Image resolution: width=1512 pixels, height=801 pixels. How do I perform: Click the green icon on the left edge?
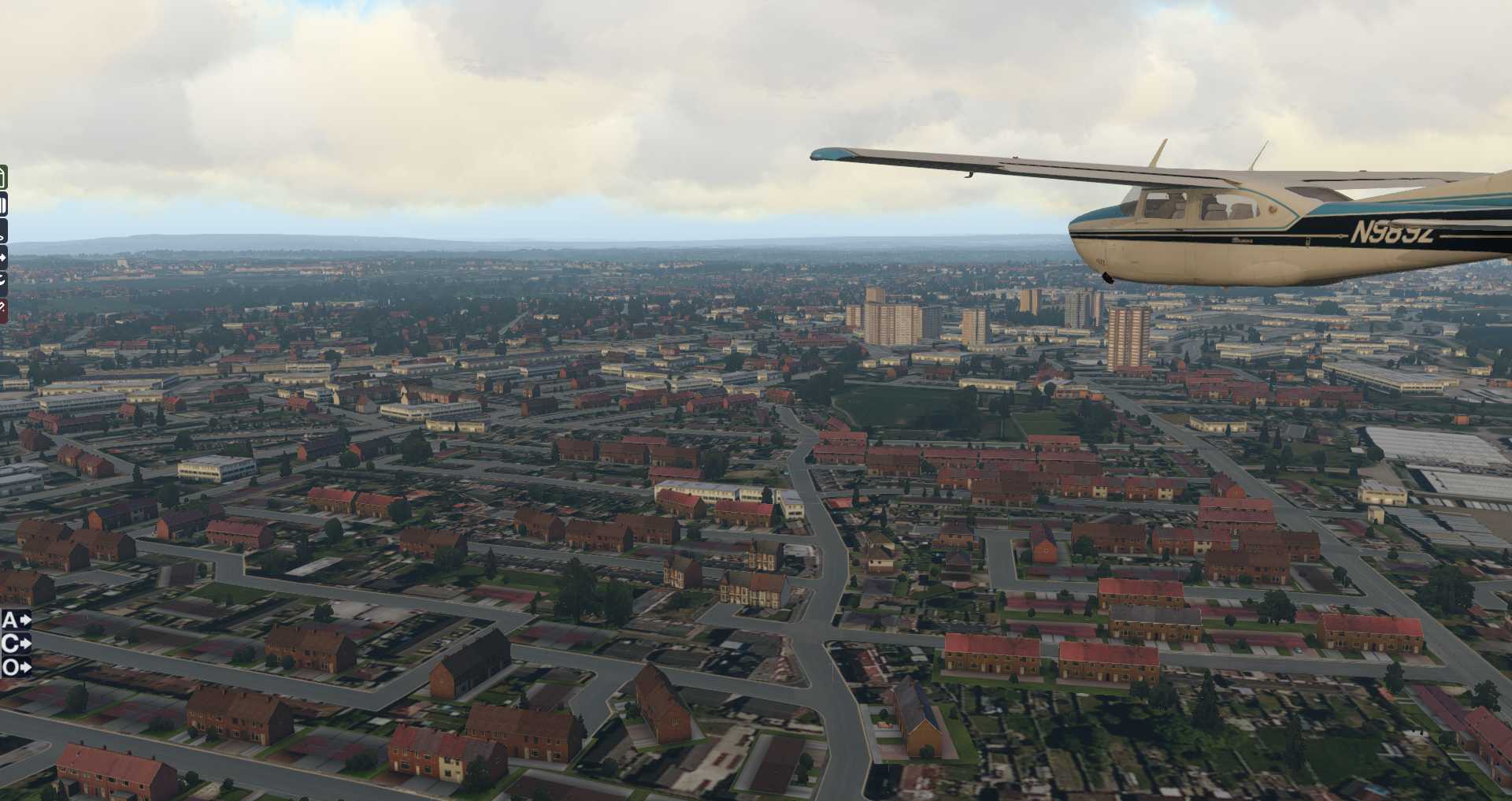pyautogui.click(x=3, y=177)
